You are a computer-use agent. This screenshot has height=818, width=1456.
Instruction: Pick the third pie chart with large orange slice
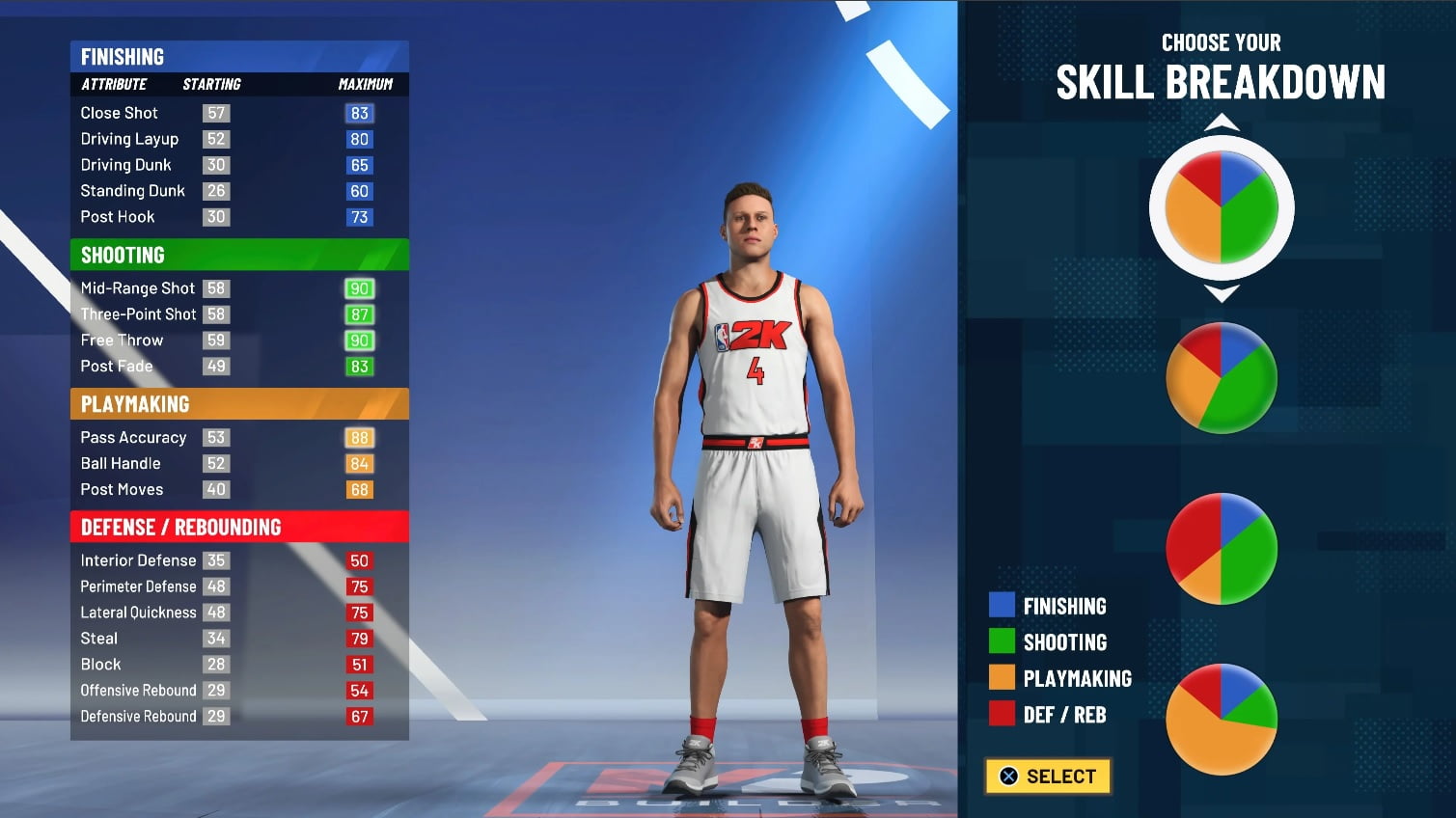1221,548
